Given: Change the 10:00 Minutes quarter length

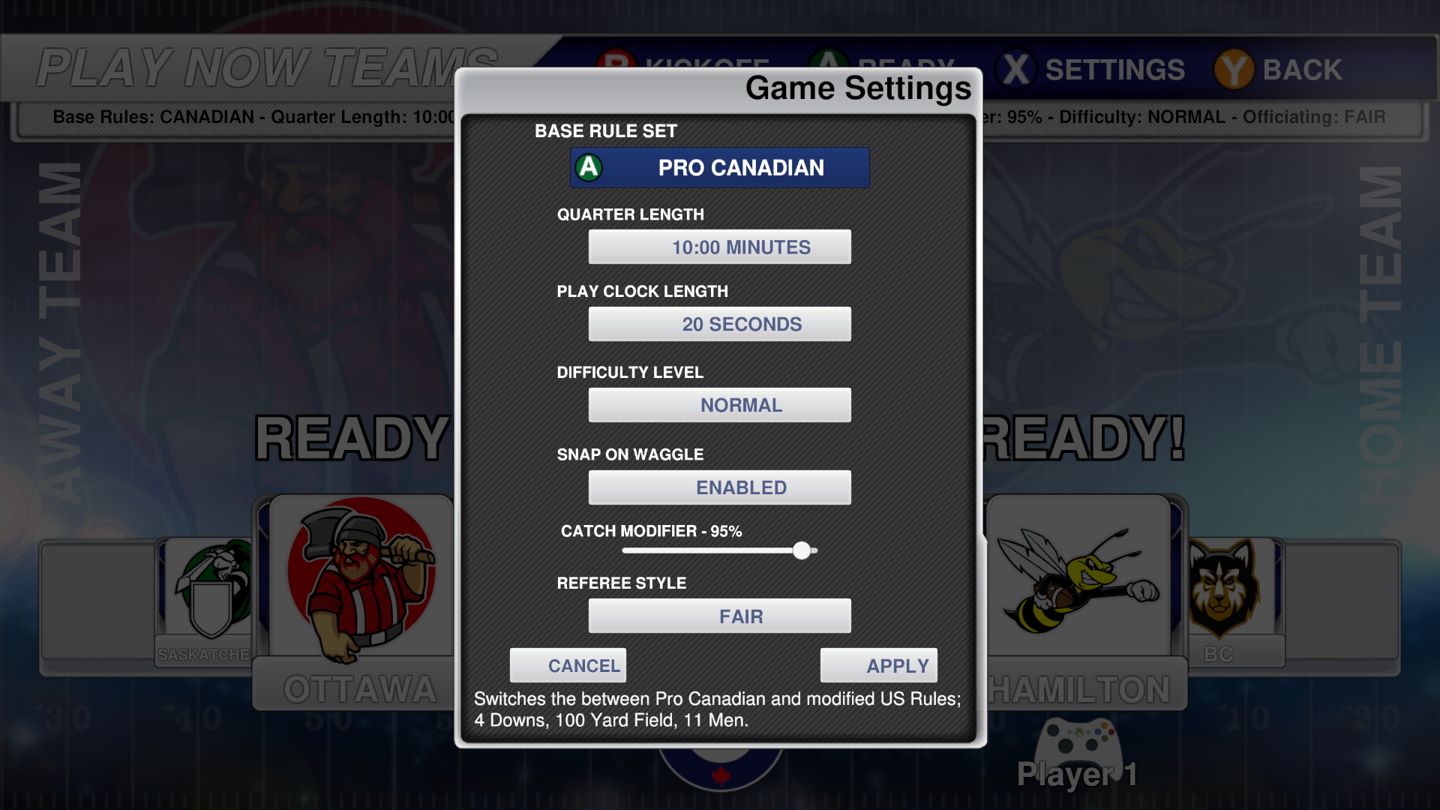Looking at the screenshot, I should [720, 247].
